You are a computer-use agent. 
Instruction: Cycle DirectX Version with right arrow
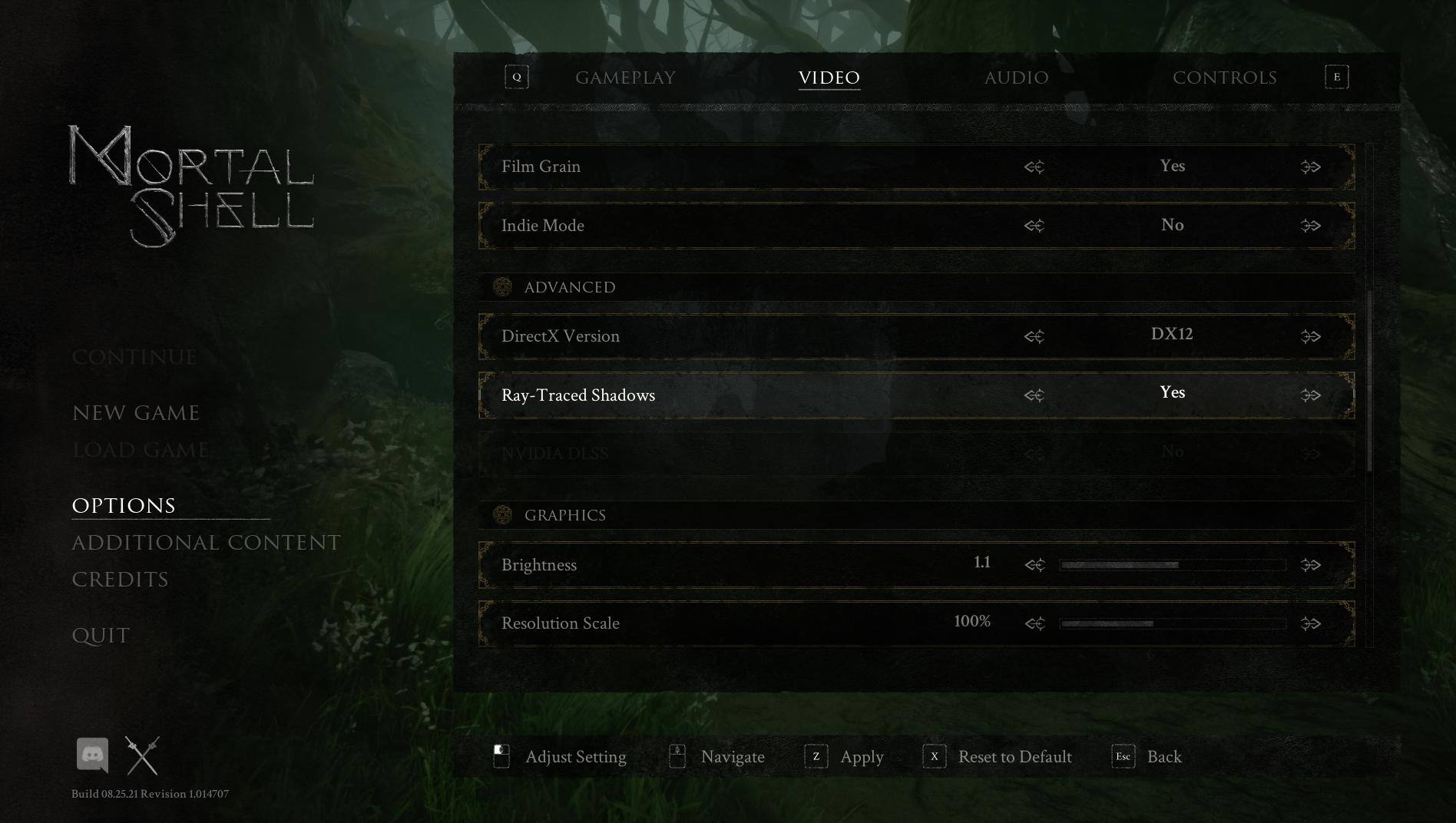coord(1310,336)
